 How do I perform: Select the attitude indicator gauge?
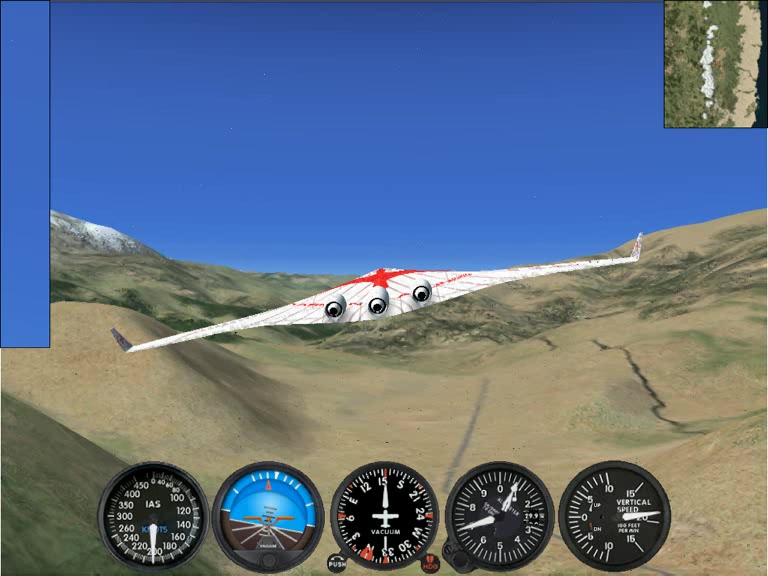click(268, 515)
